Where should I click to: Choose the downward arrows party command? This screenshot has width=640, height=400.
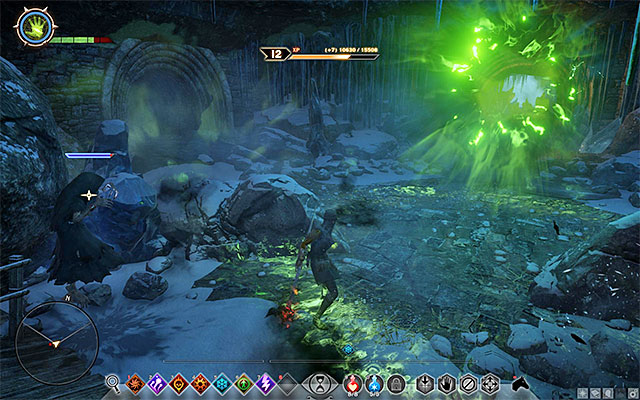point(425,382)
